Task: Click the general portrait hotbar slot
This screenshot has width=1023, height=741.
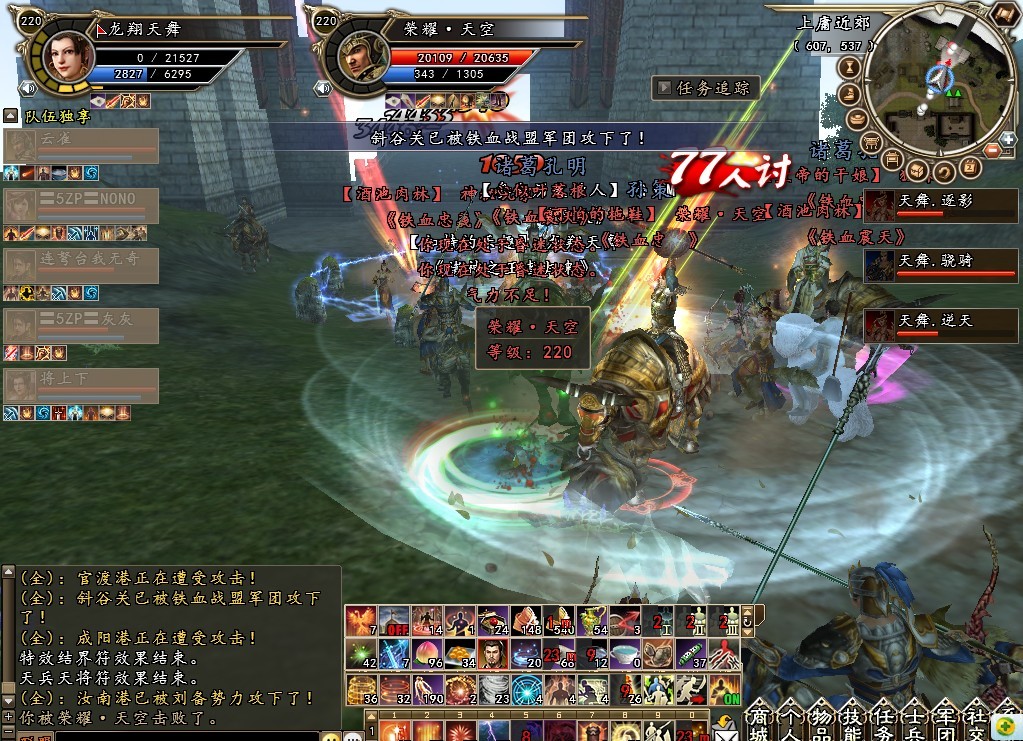Action: pyautogui.click(x=491, y=655)
